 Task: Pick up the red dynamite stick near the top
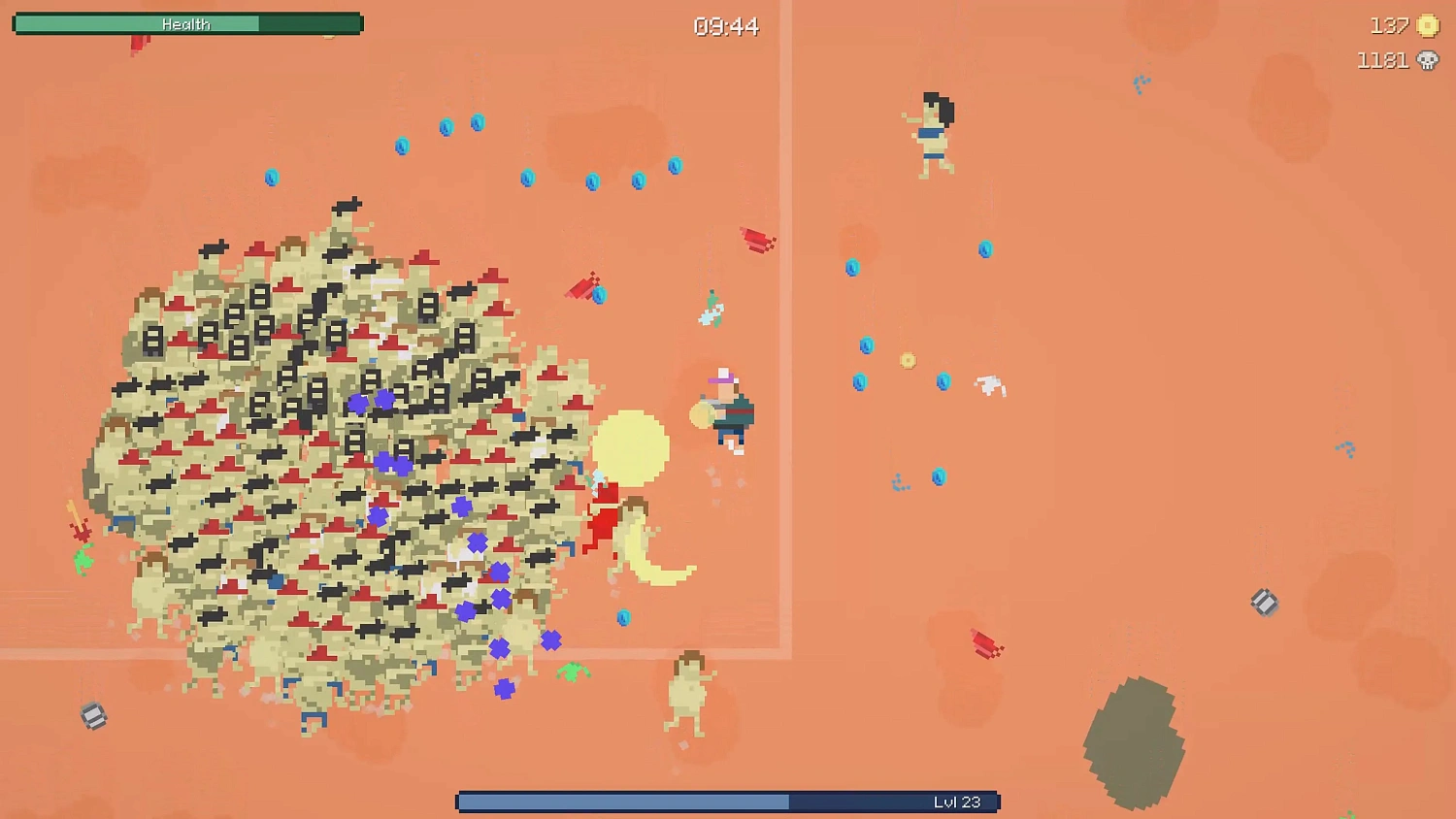pos(756,238)
